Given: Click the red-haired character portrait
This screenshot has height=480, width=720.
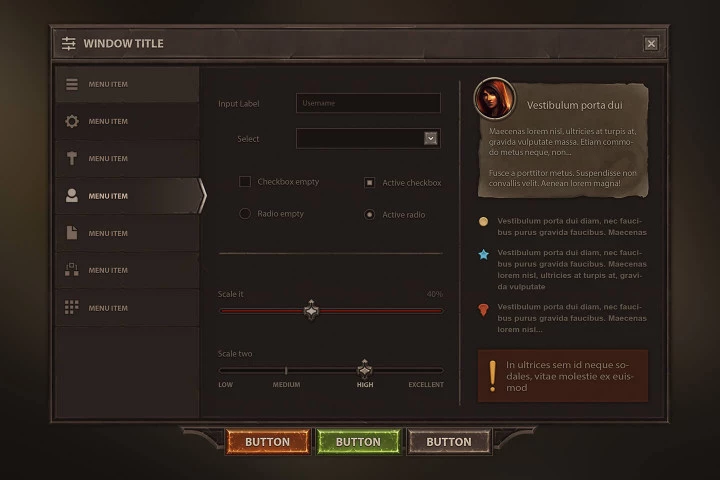Looking at the screenshot, I should [x=495, y=98].
